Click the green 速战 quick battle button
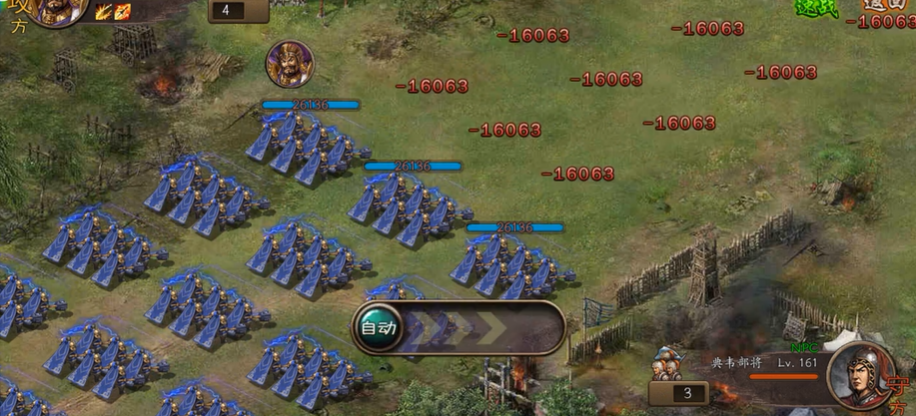The height and width of the screenshot is (416, 916). (x=815, y=8)
